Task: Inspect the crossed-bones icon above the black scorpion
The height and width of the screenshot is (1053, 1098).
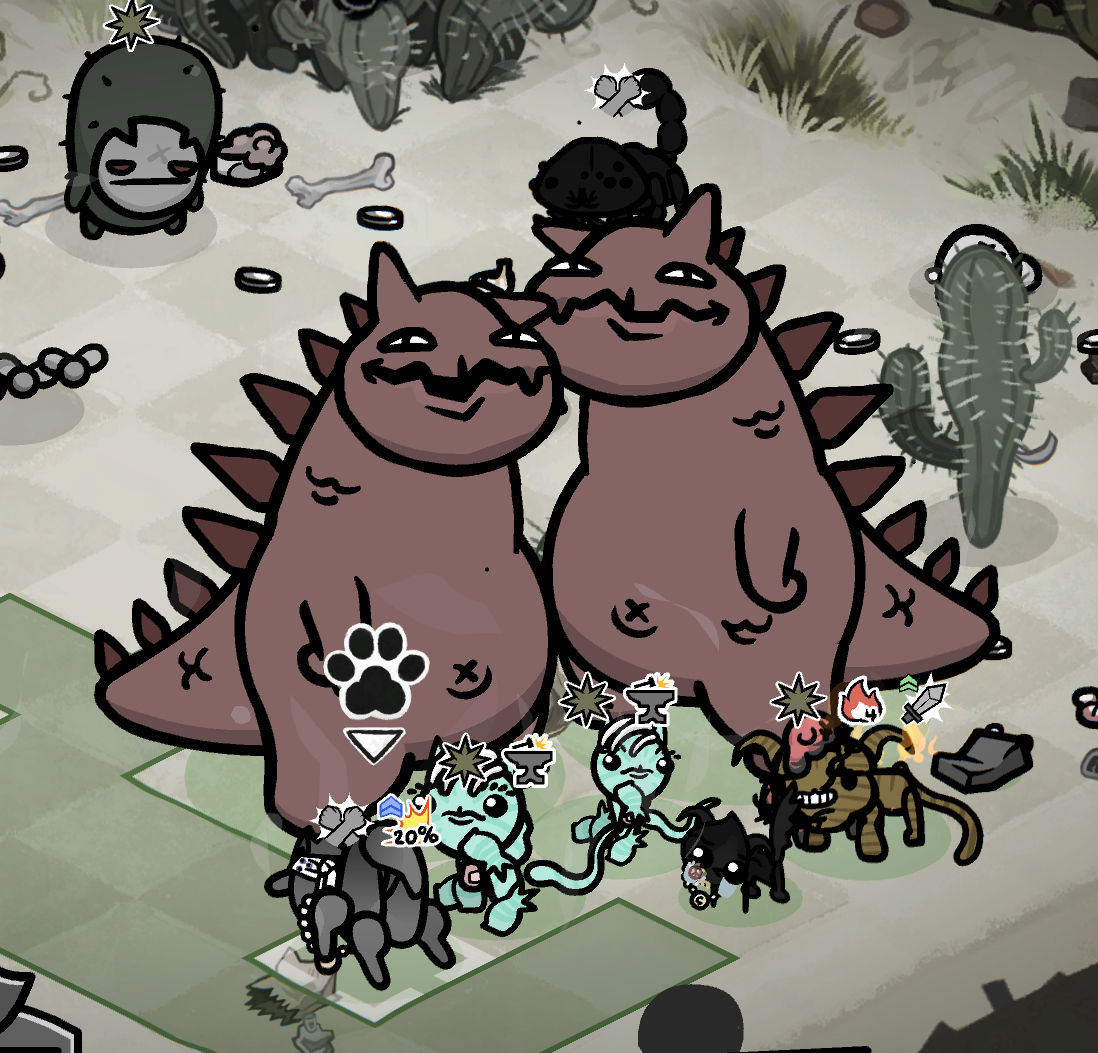Action: tap(619, 90)
